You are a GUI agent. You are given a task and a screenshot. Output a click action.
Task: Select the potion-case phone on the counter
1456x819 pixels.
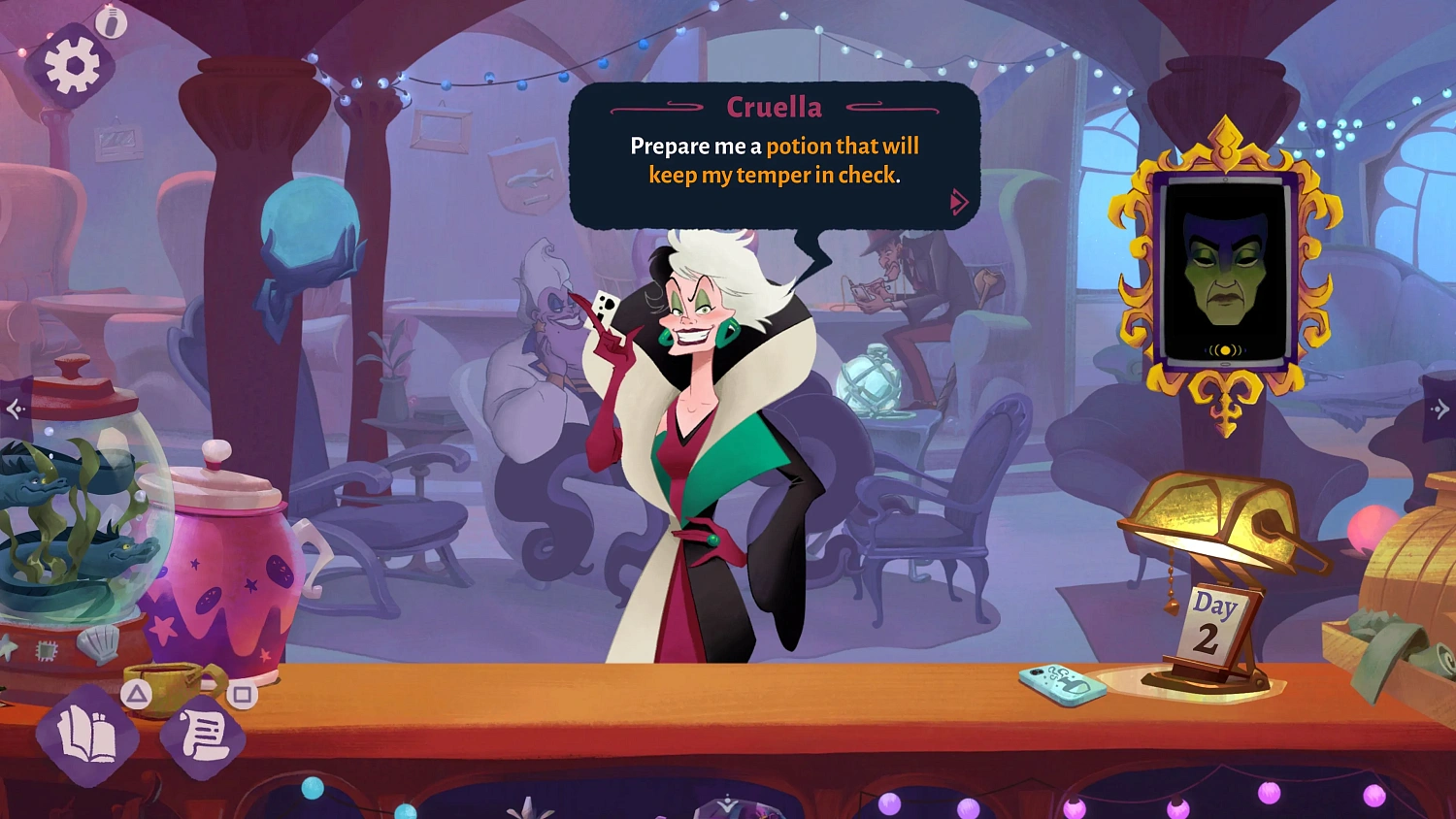[x=1062, y=682]
